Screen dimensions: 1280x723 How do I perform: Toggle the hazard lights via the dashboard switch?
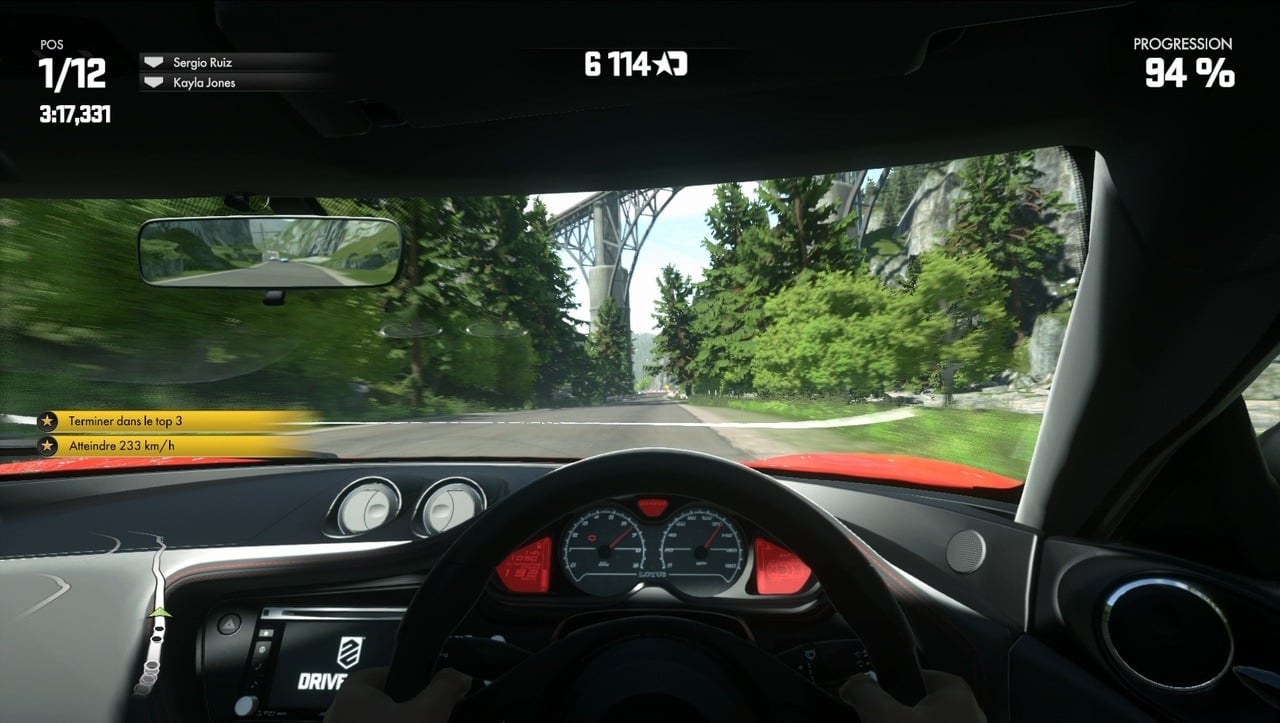tap(230, 622)
